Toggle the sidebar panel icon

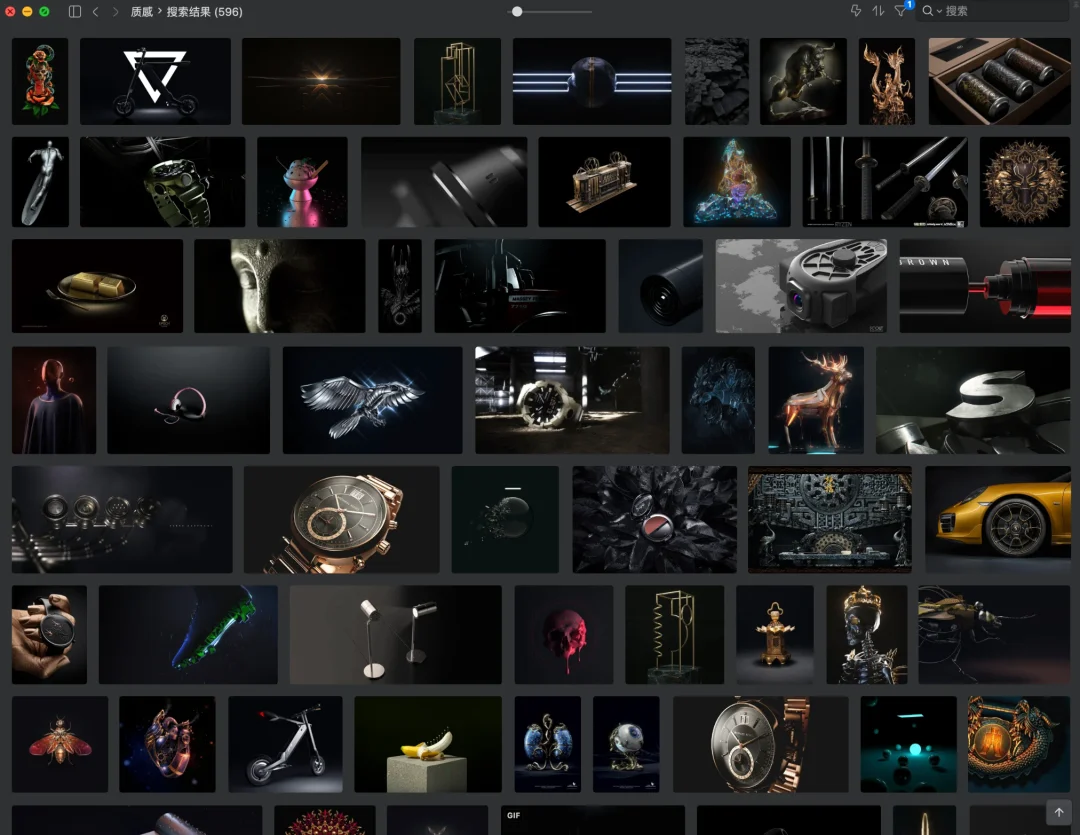tap(75, 11)
